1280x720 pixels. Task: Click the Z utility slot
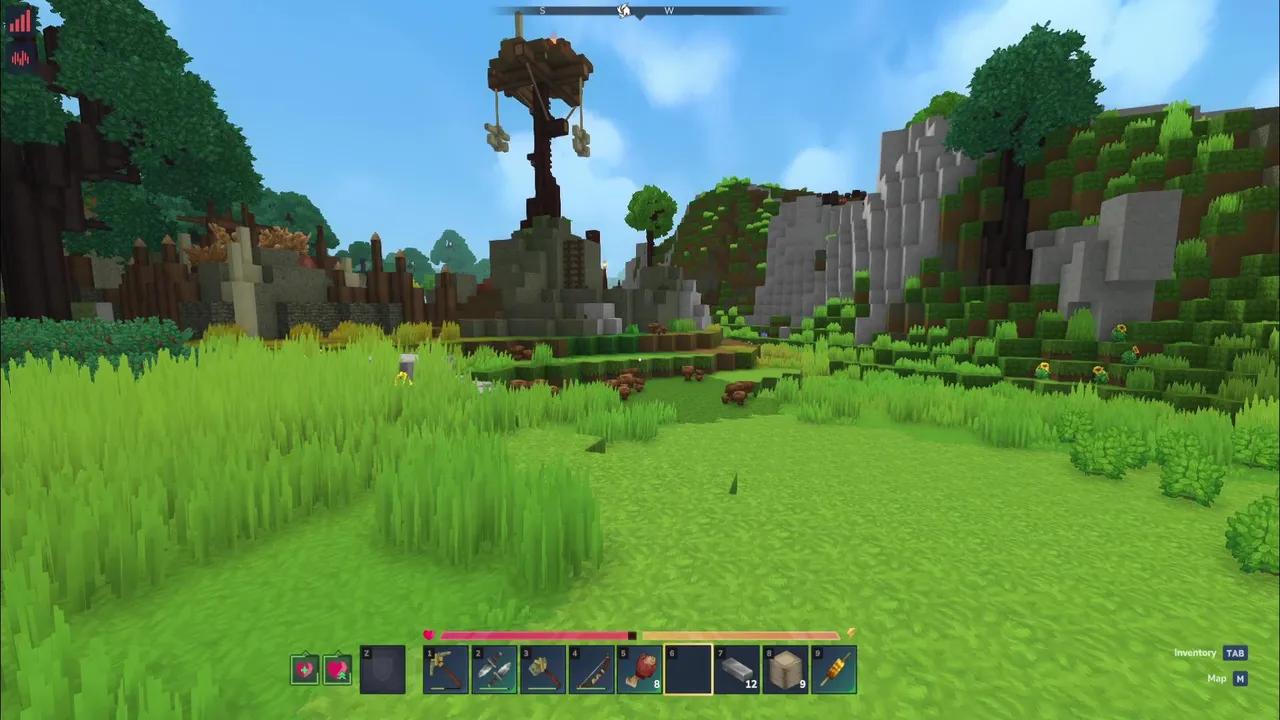coord(381,668)
